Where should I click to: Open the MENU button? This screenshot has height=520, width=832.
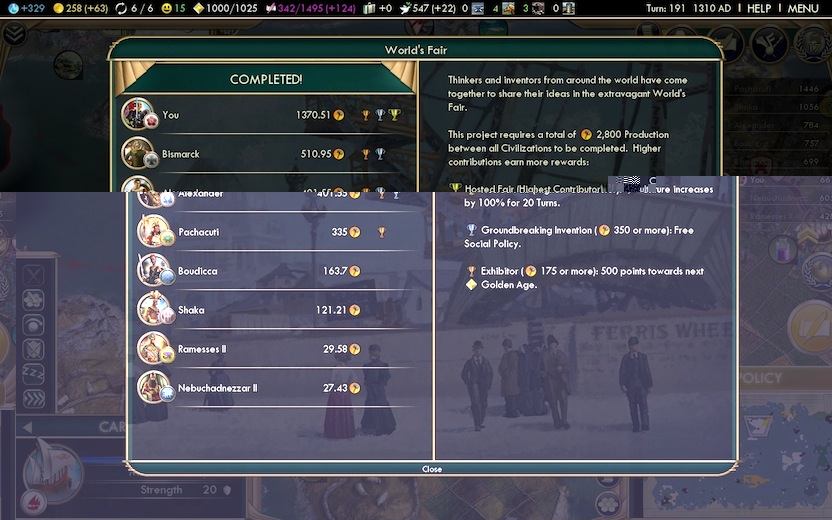click(803, 9)
